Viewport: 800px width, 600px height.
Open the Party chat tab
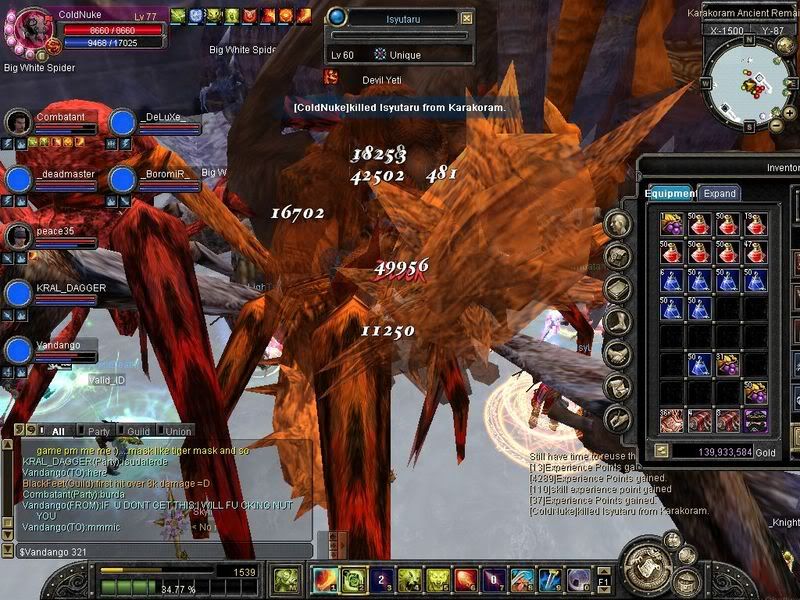(x=98, y=431)
